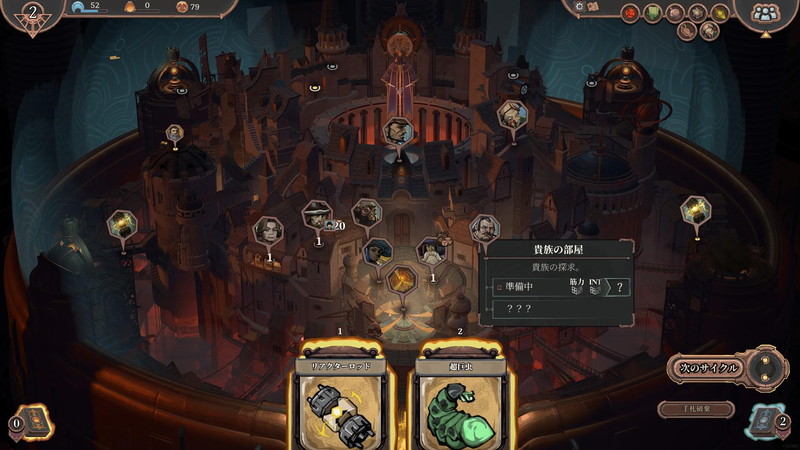Click the question mark reward box
Screen dimensions: 800x450
(x=620, y=288)
